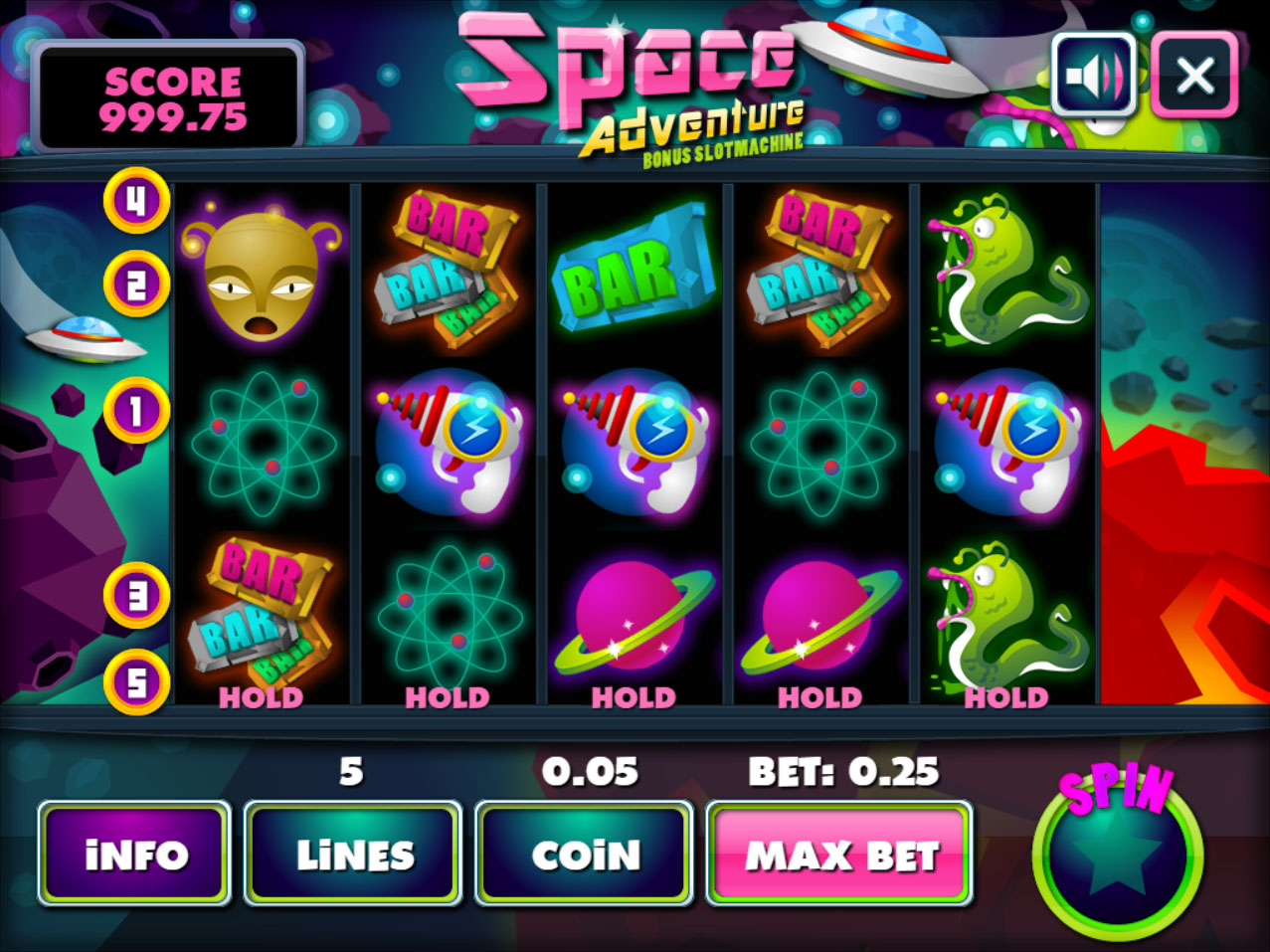Open the Info paytable
Image resolution: width=1270 pixels, height=952 pixels.
click(x=134, y=854)
